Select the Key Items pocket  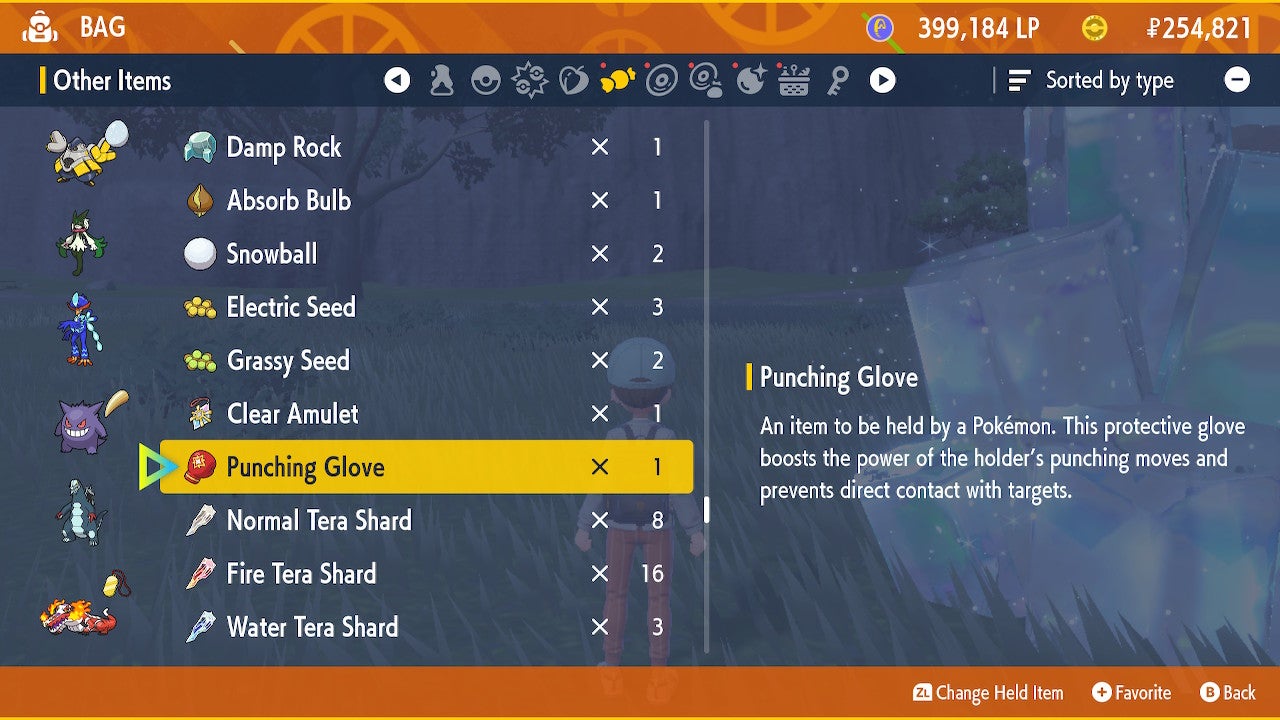[839, 80]
